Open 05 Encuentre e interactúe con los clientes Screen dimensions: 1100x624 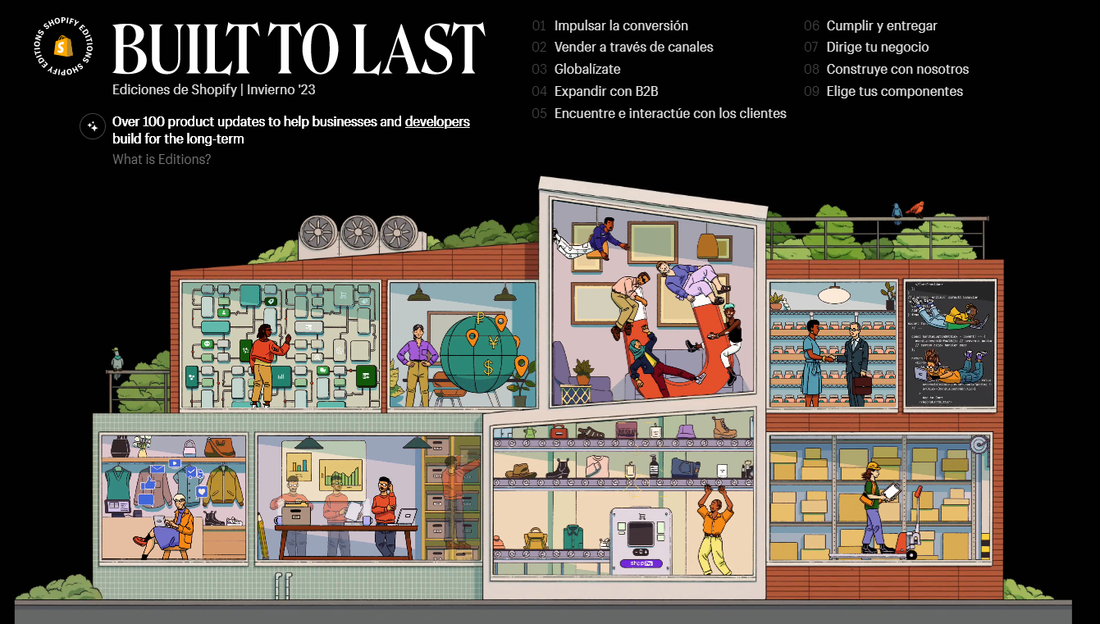(x=670, y=114)
